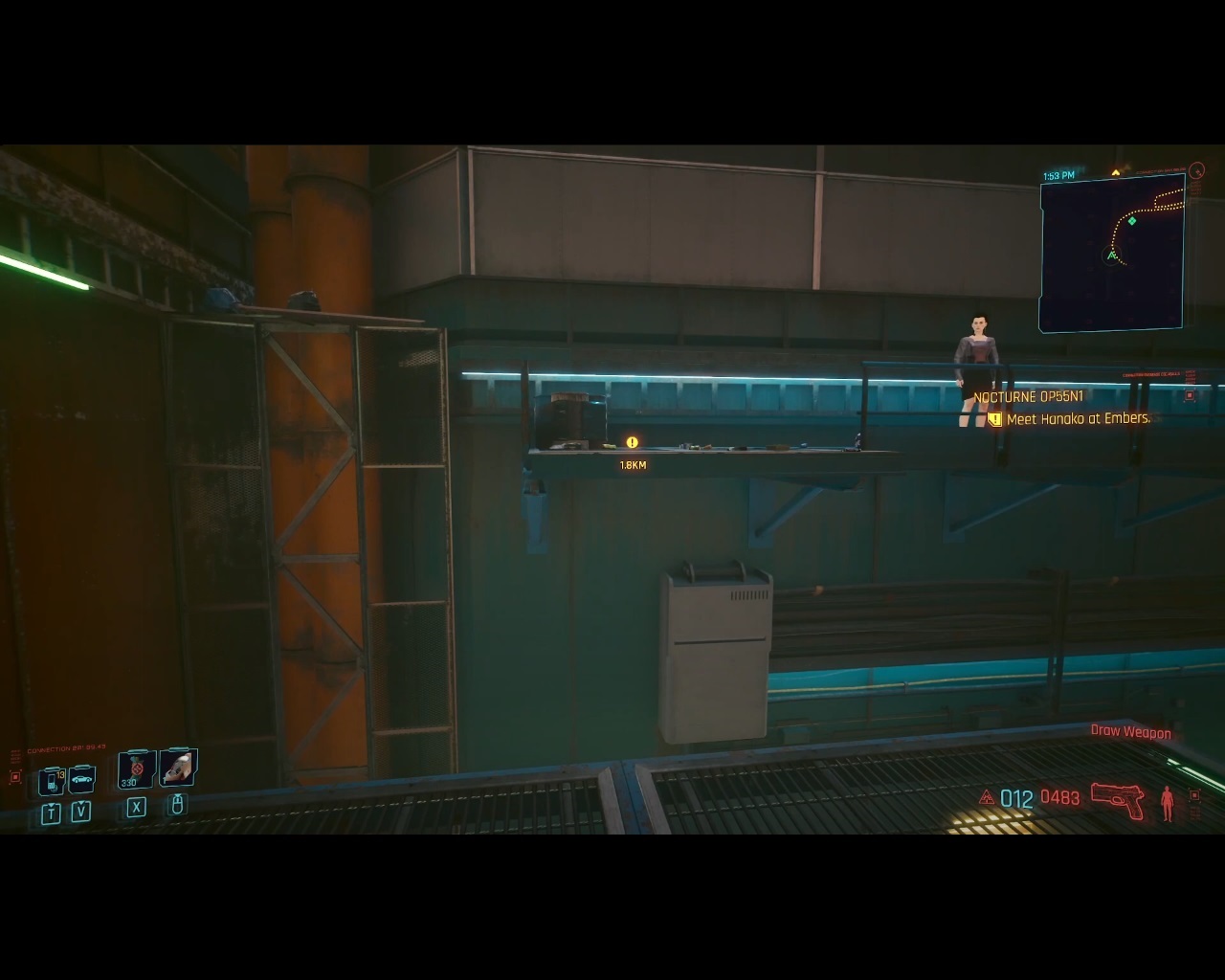The image size is (1225, 980).
Task: Click the red body stance silhouette
Action: click(1167, 802)
